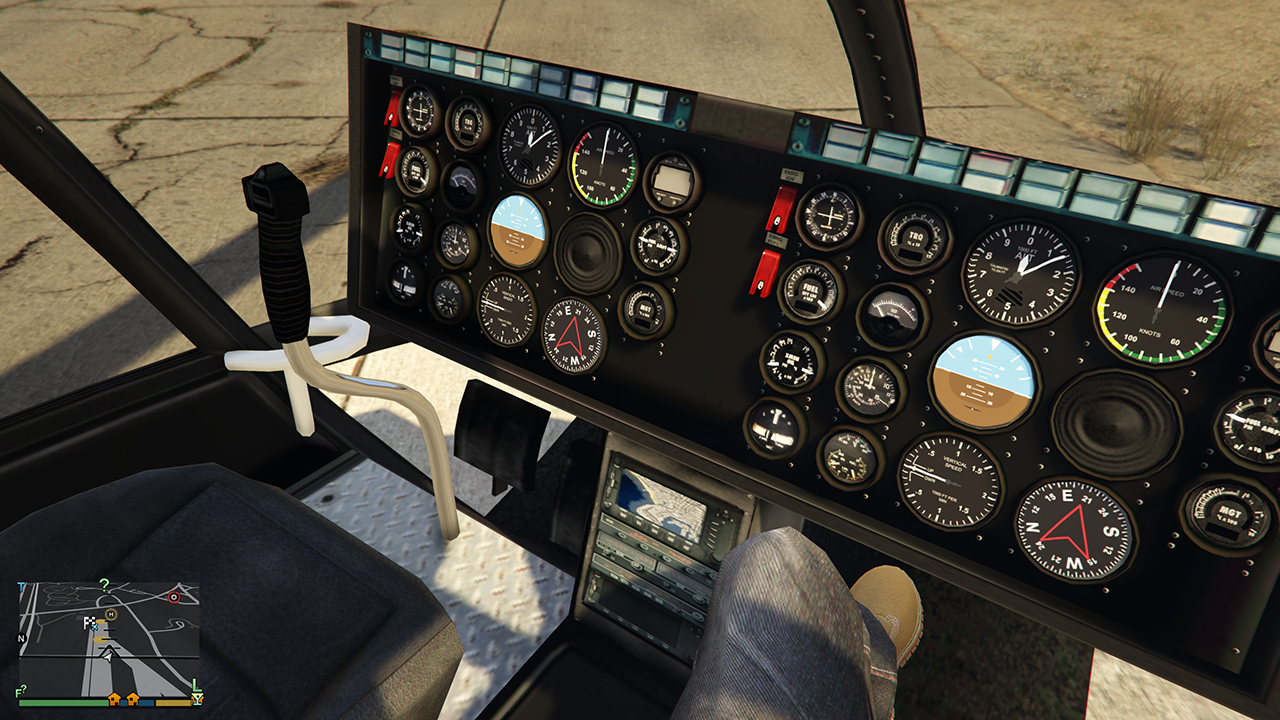Screen dimensions: 1280x720
Task: Select the FUEL QTY LBS gauge
Action: pos(809,295)
